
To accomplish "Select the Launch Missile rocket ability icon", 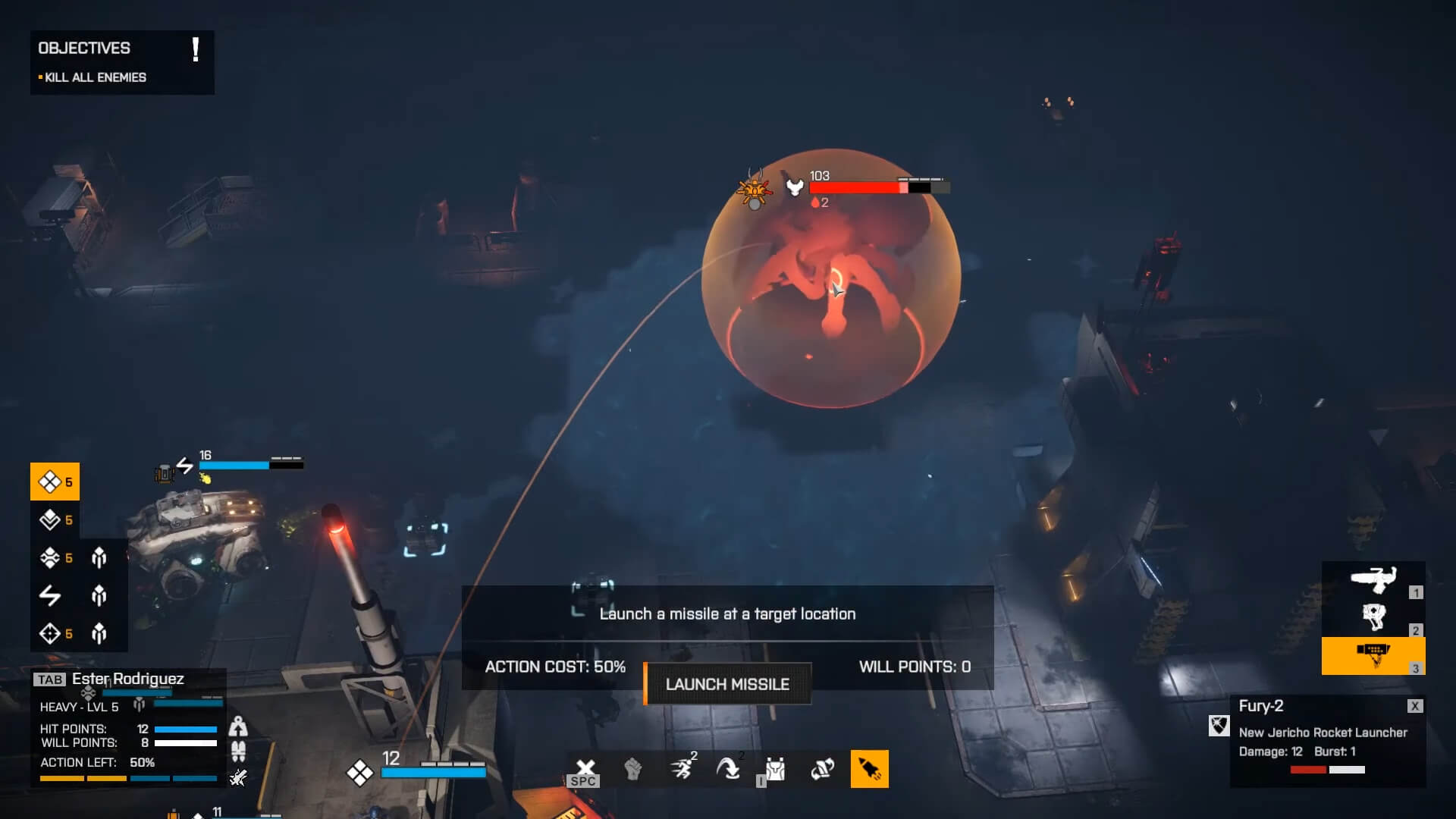I will [x=869, y=768].
